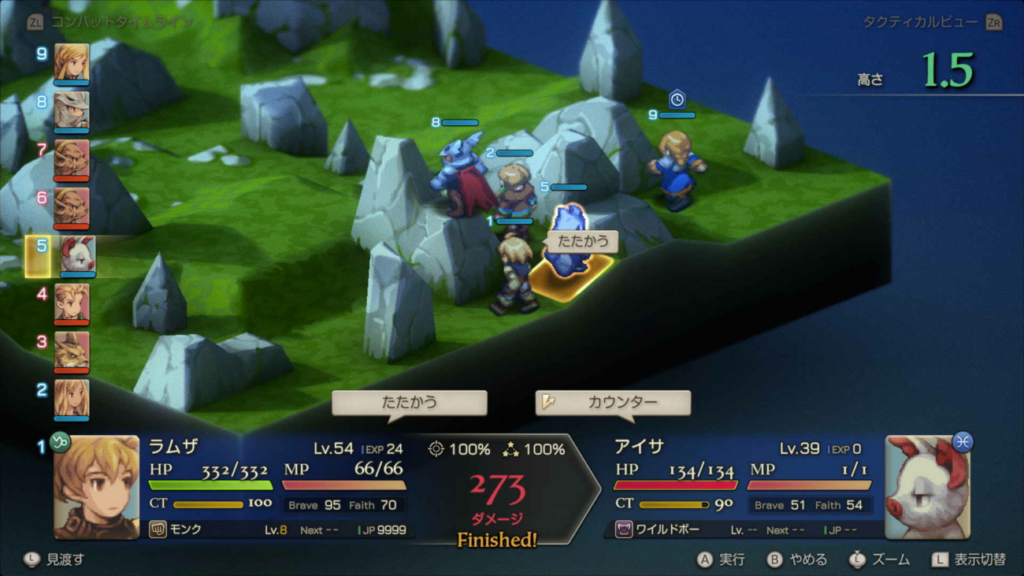The width and height of the screenshot is (1024, 576).
Task: Select the highlighted orange target tile
Action: point(571,274)
